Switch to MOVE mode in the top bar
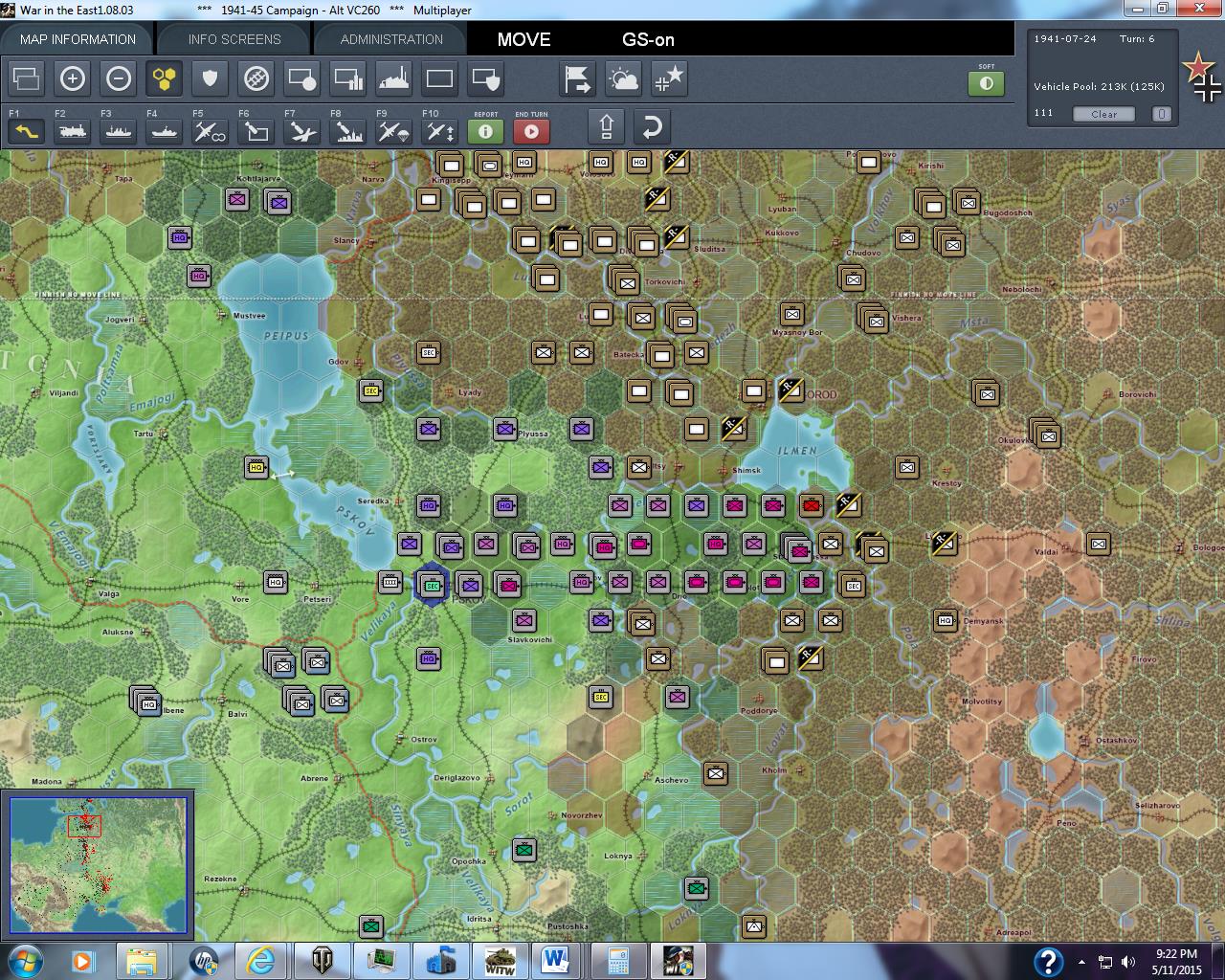This screenshot has width=1225, height=980. pos(523,40)
